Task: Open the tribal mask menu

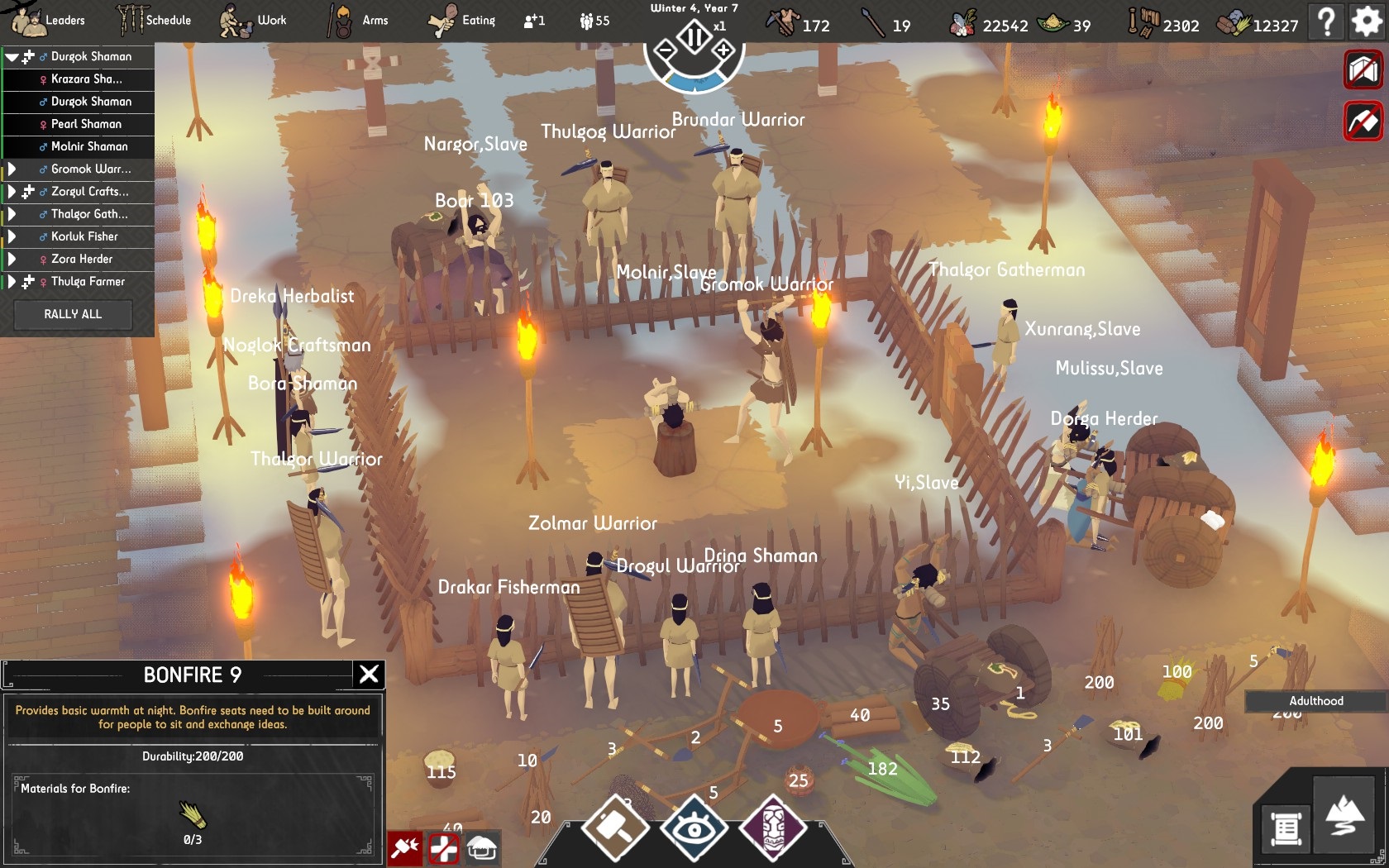Action: (772, 827)
